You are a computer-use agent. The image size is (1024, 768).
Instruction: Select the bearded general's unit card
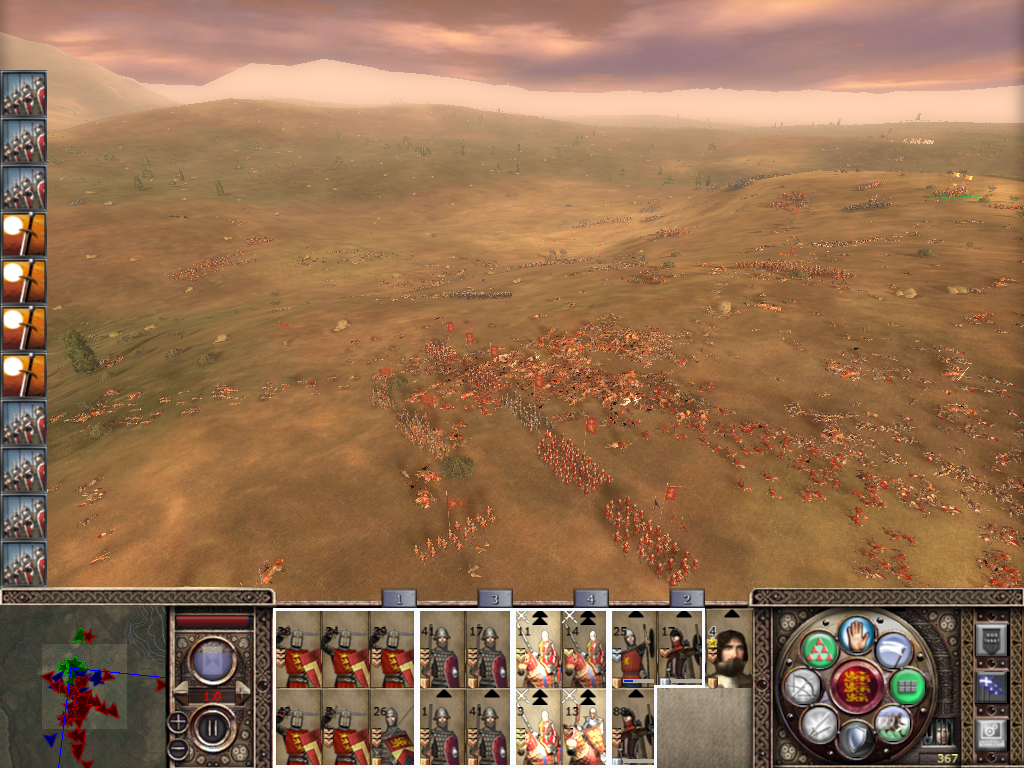pos(729,649)
